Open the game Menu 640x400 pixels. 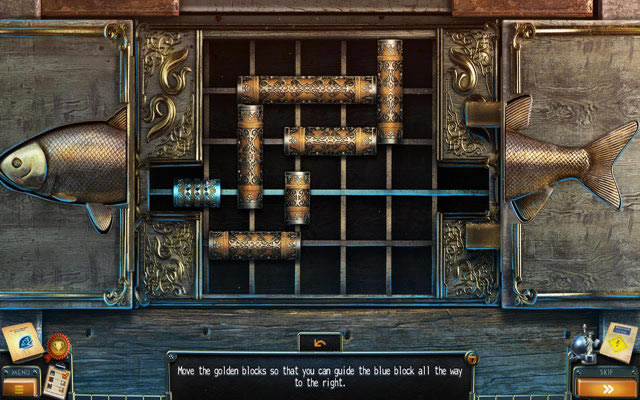click(x=20, y=381)
